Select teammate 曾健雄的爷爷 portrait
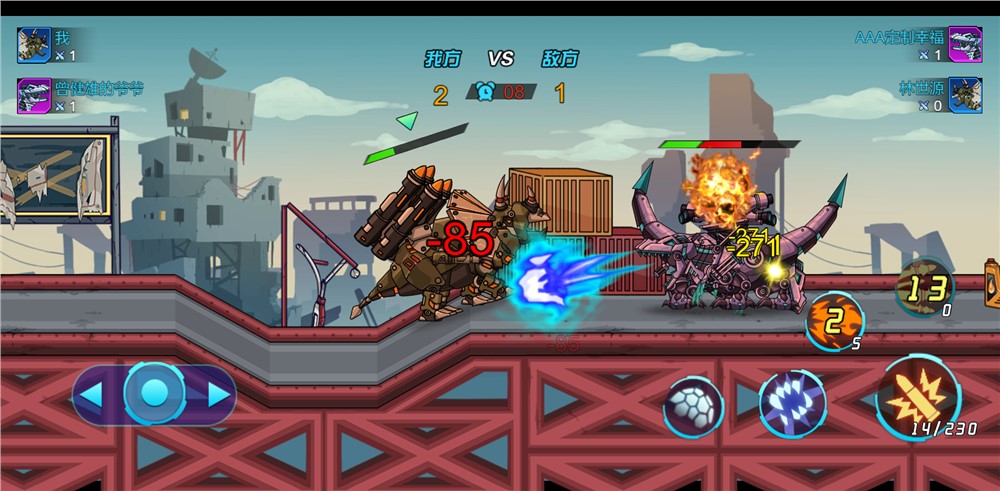Image resolution: width=1000 pixels, height=491 pixels. [33, 96]
